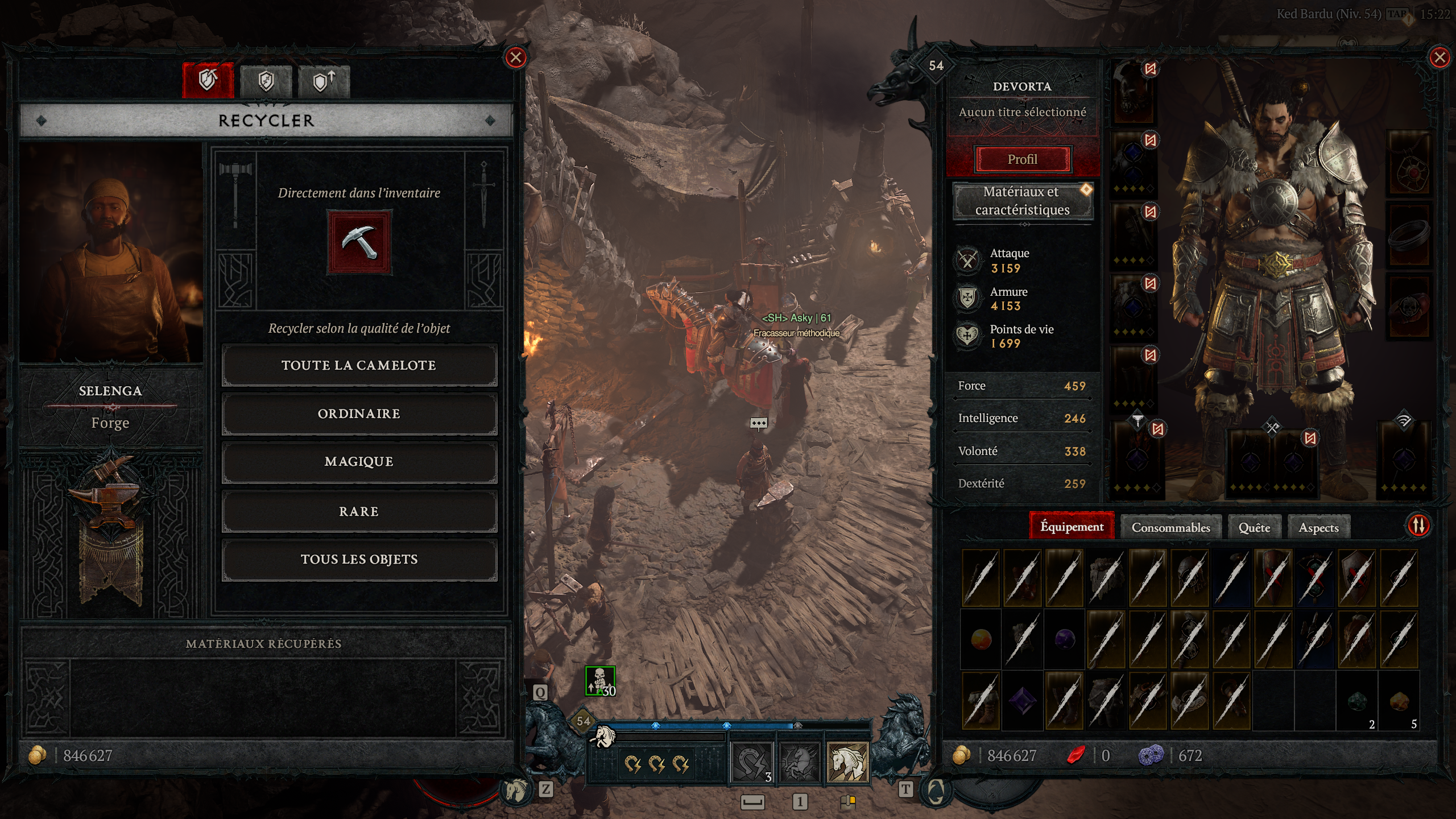Switch to the Consommables tab

(x=1170, y=528)
